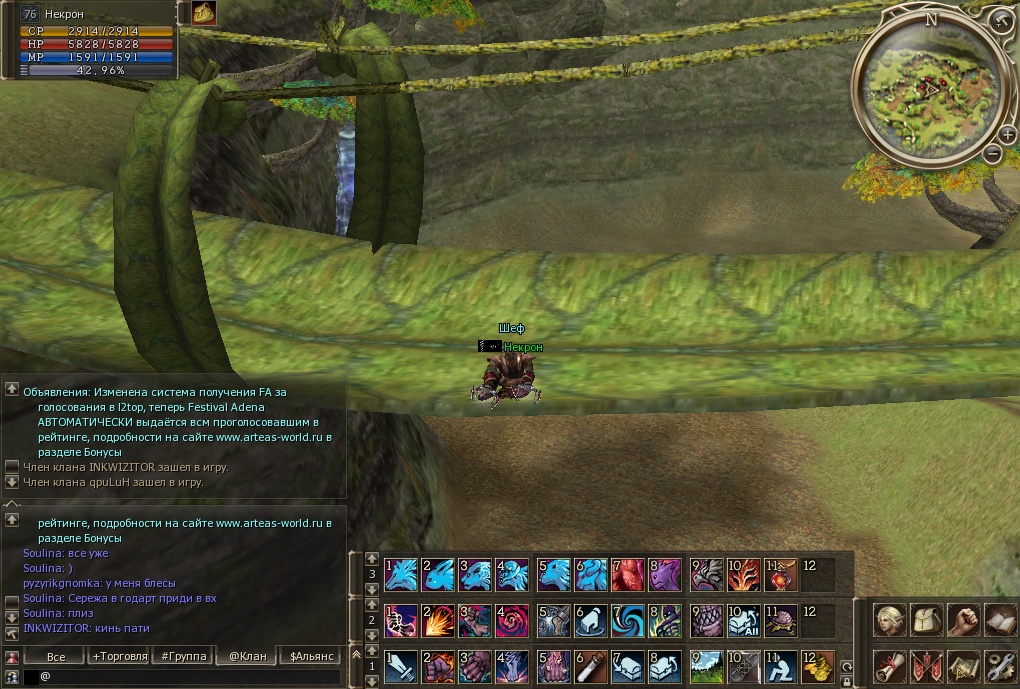The image size is (1020, 689).
Task: Open the clan banners icon
Action: coord(927,666)
